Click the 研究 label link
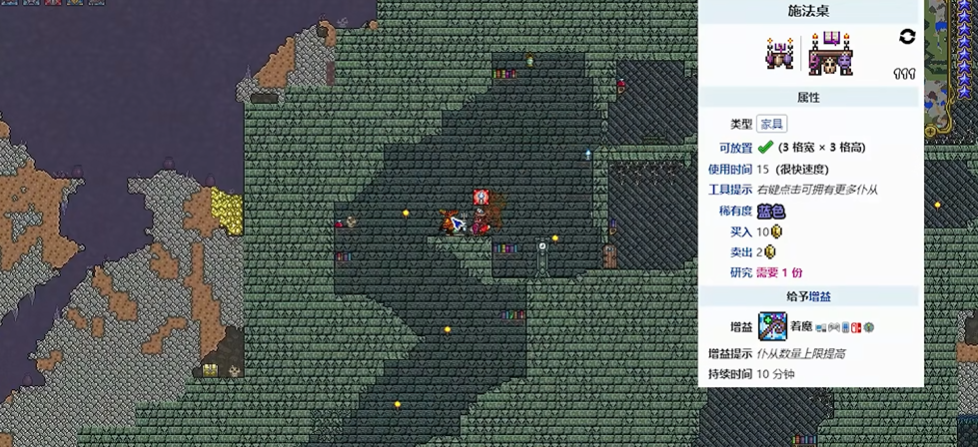Image resolution: width=978 pixels, height=447 pixels. coord(740,272)
